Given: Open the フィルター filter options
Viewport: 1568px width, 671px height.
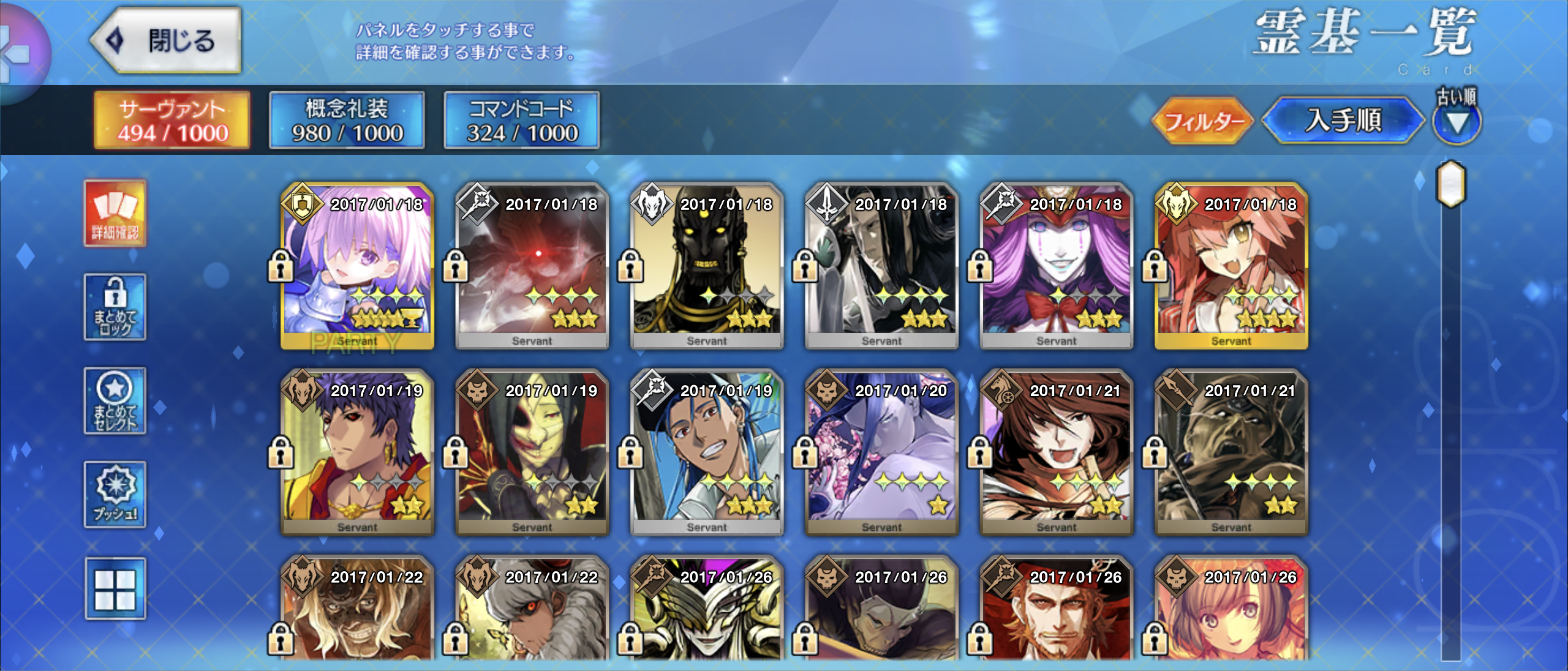Looking at the screenshot, I should point(1202,121).
